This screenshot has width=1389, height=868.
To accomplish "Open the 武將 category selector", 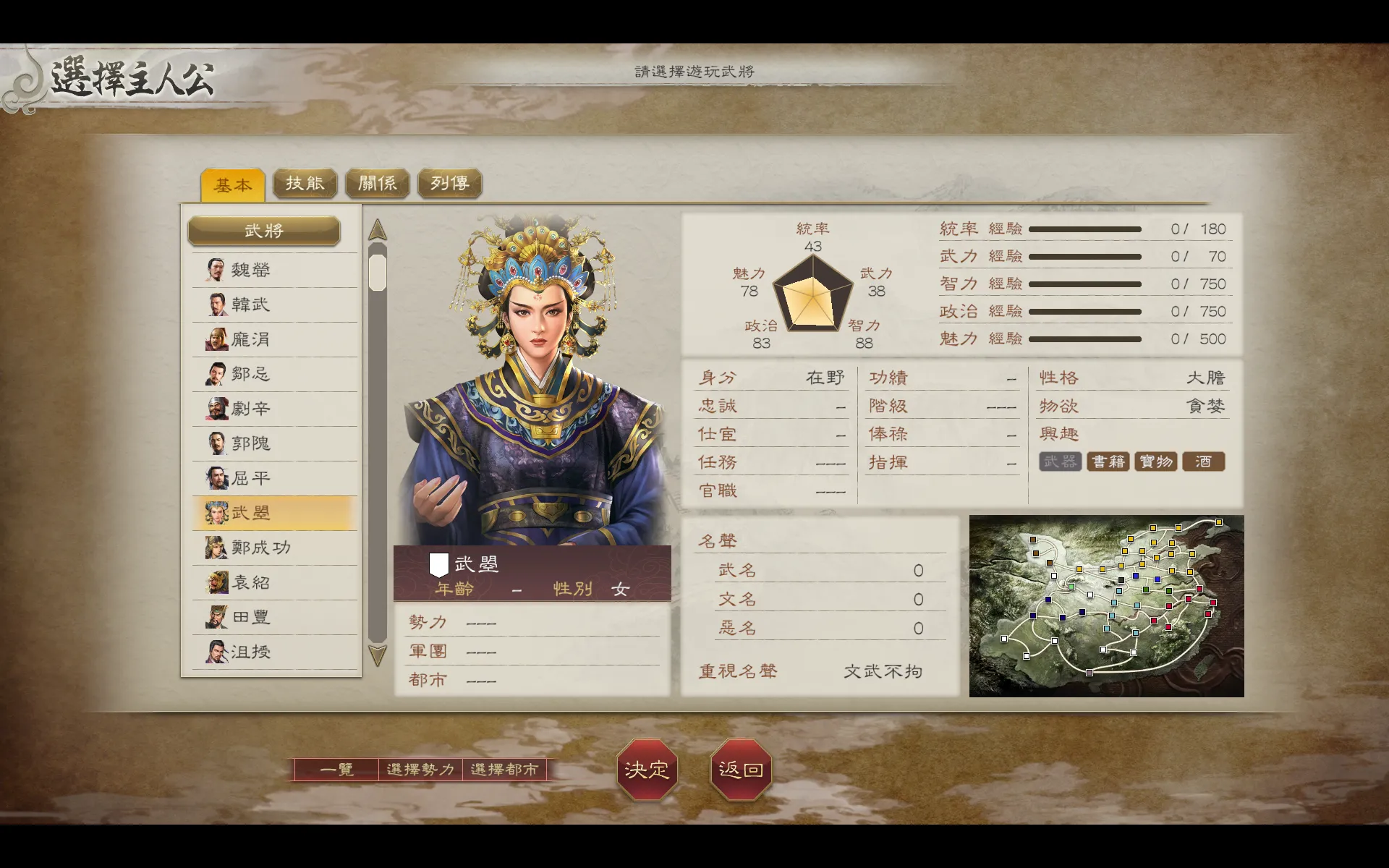I will pyautogui.click(x=265, y=231).
